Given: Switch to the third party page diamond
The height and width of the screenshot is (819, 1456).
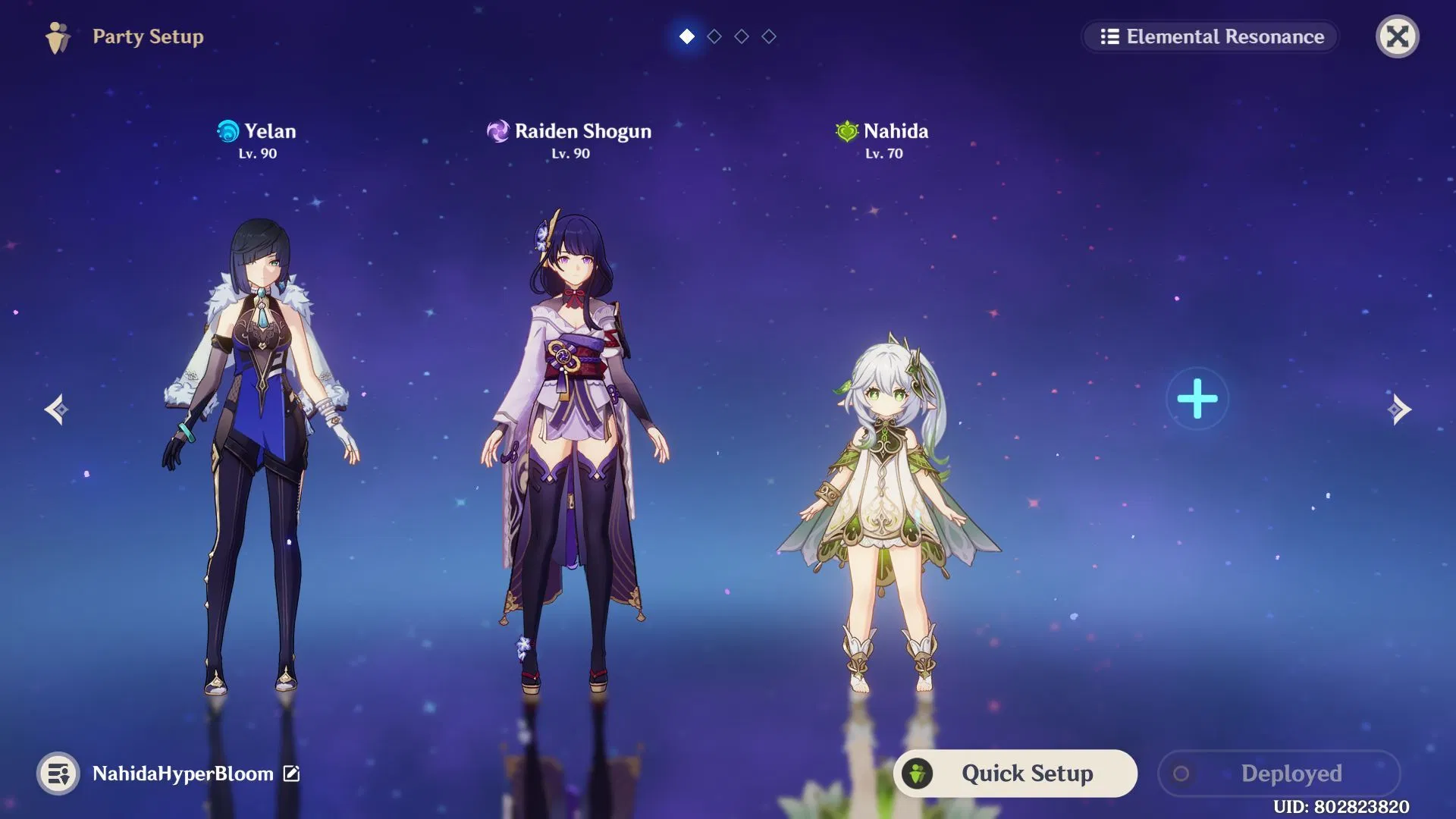Looking at the screenshot, I should pyautogui.click(x=742, y=36).
